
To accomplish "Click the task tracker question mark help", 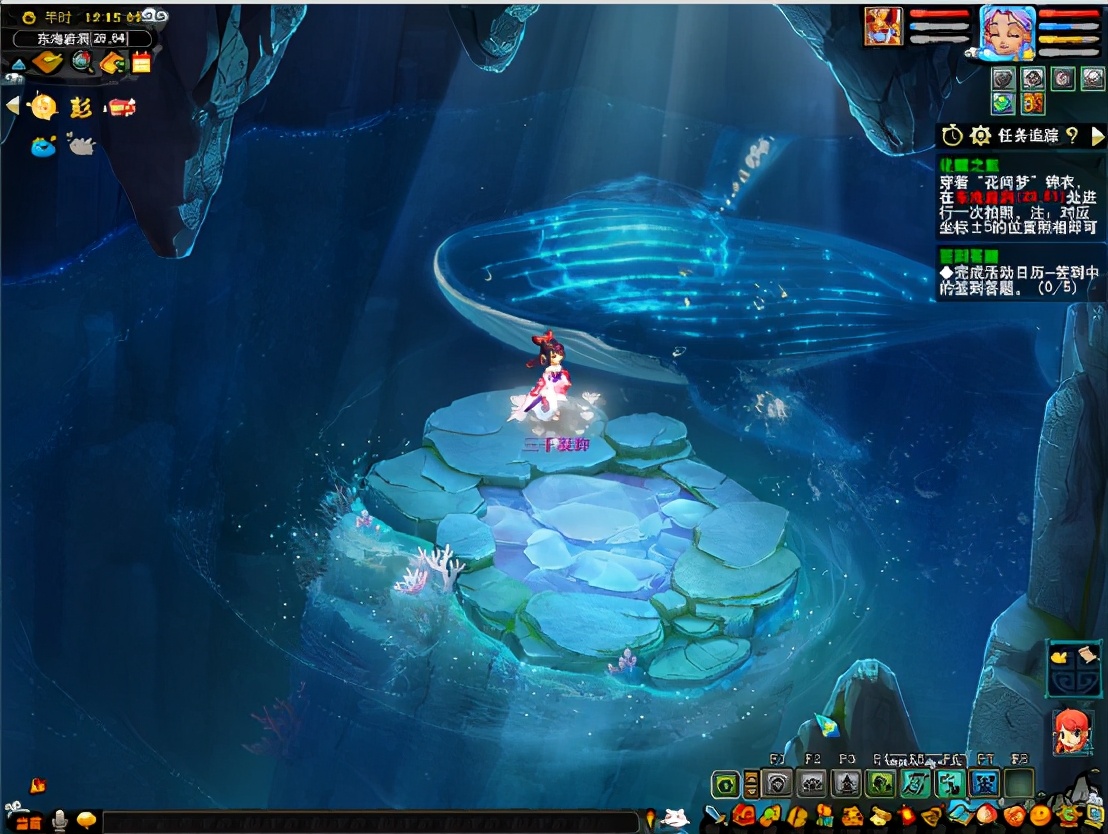I will pyautogui.click(x=1072, y=135).
